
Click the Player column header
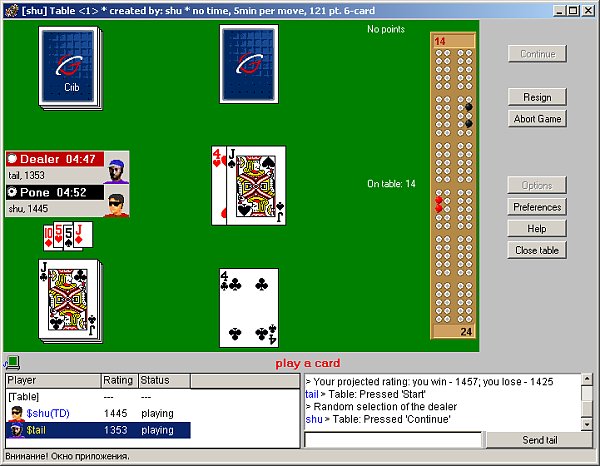(52, 381)
